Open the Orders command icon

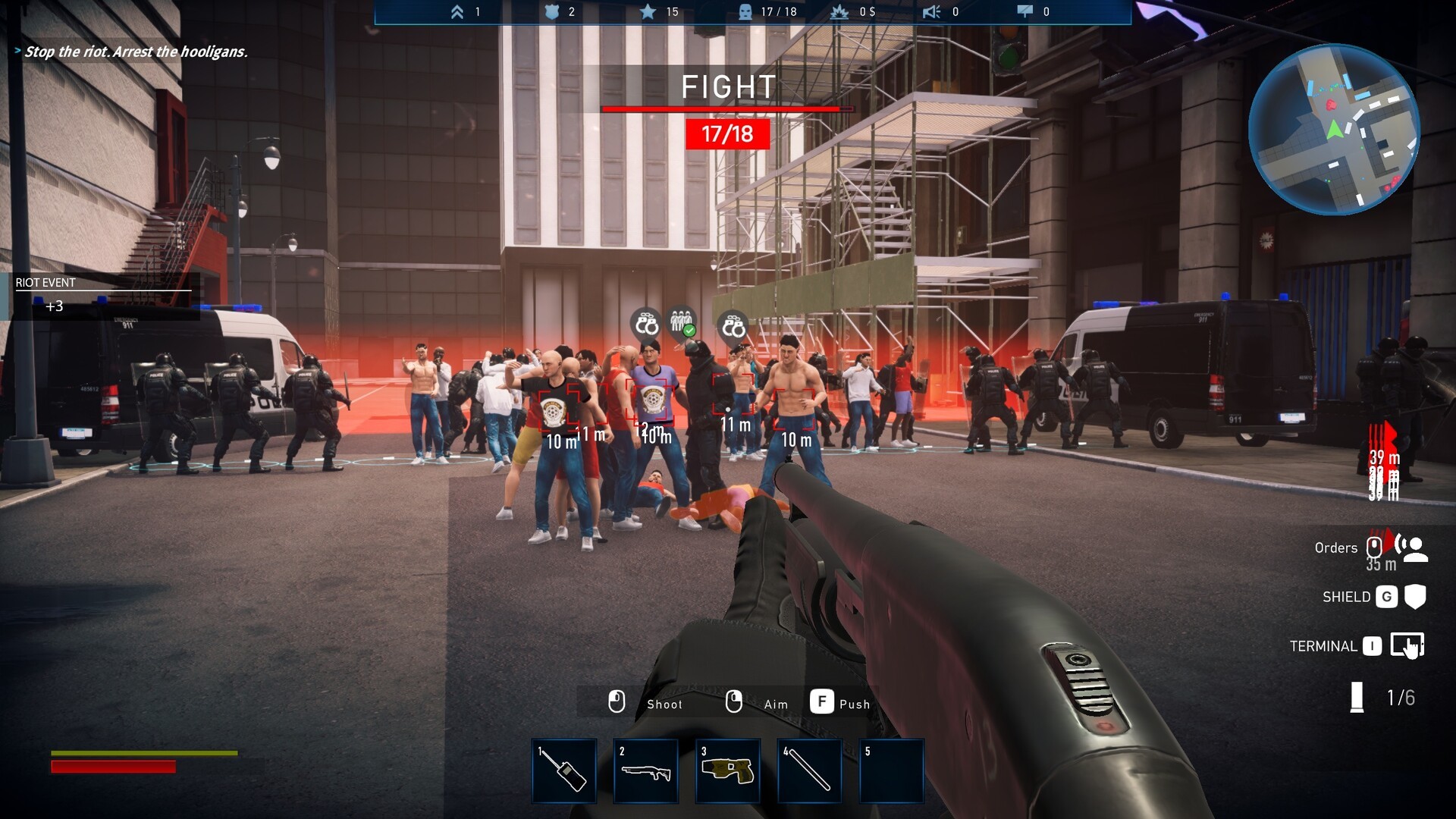tap(1412, 548)
